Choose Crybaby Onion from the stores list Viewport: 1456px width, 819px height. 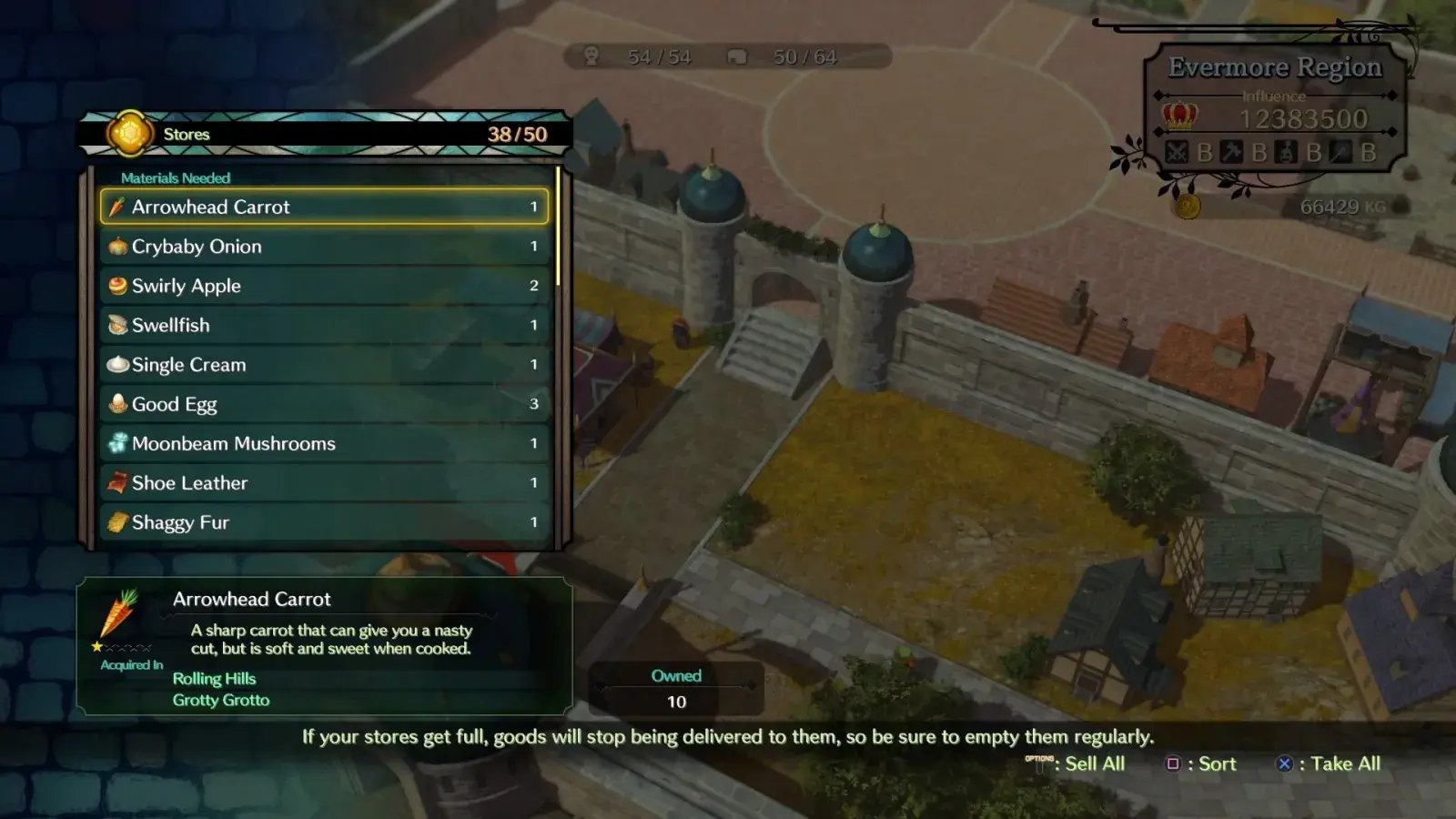point(324,247)
